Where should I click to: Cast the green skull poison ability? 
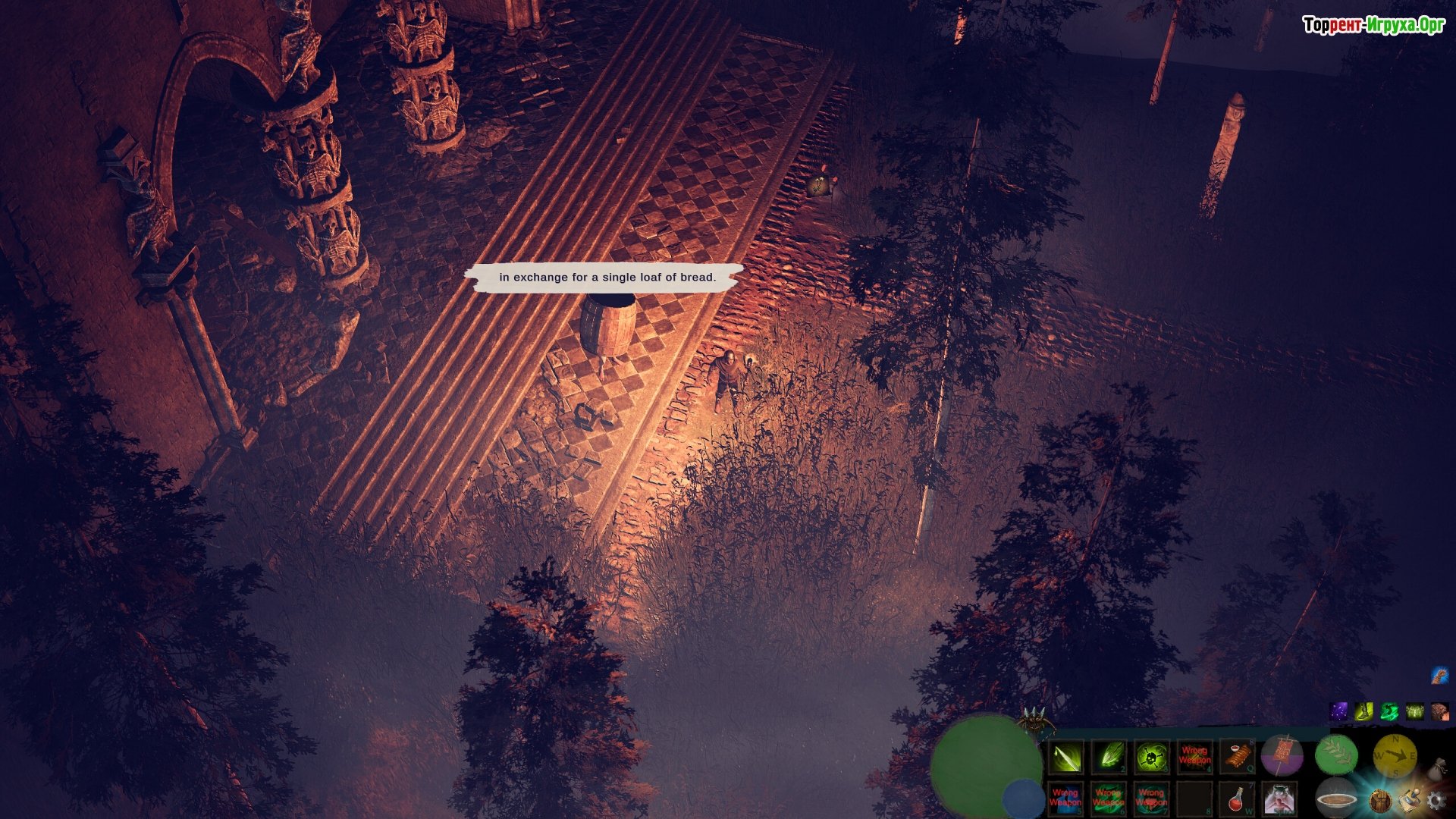click(x=1151, y=757)
